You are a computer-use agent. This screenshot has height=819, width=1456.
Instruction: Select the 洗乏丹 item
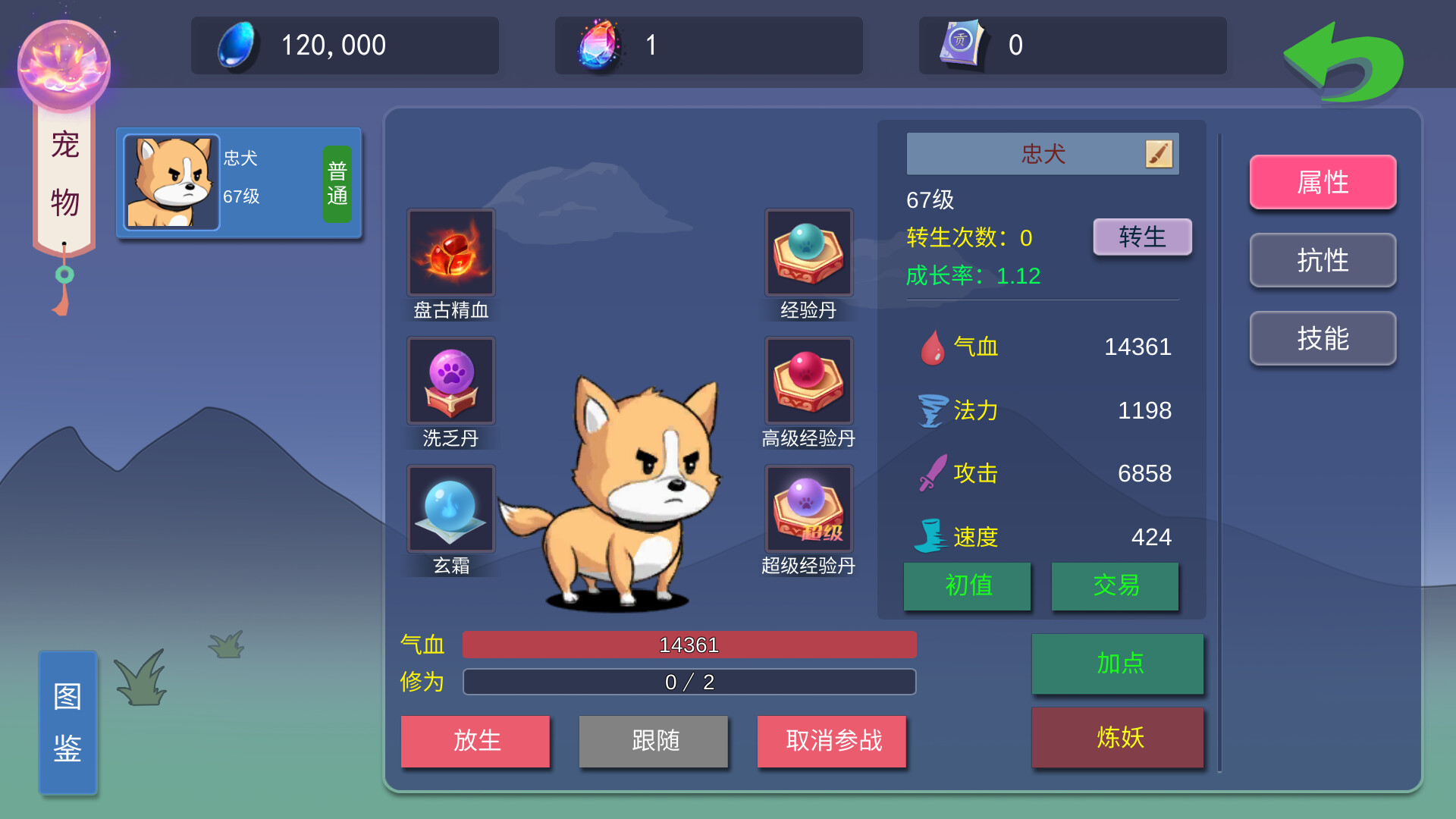(x=450, y=381)
